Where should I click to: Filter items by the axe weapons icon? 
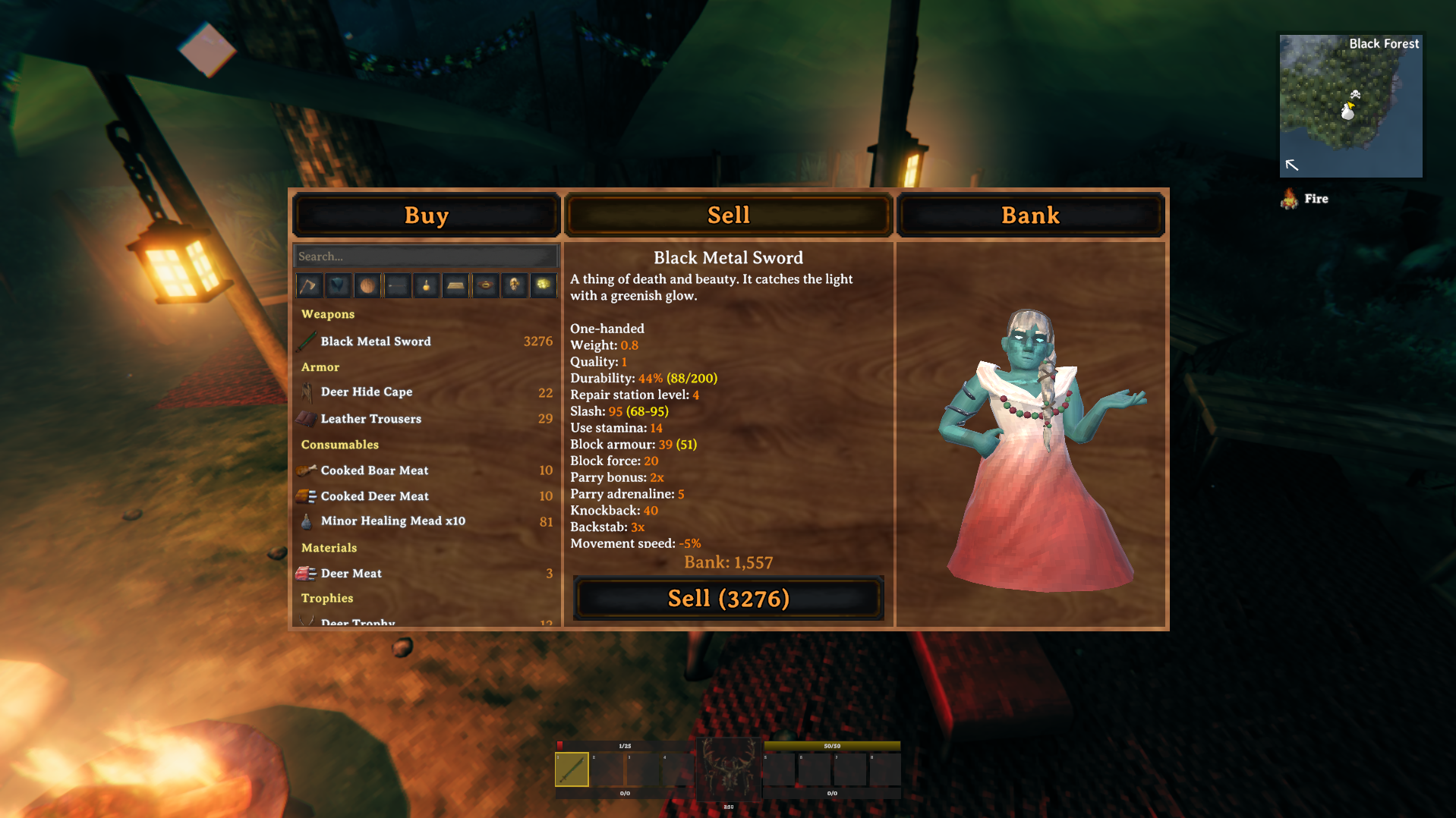click(x=308, y=285)
